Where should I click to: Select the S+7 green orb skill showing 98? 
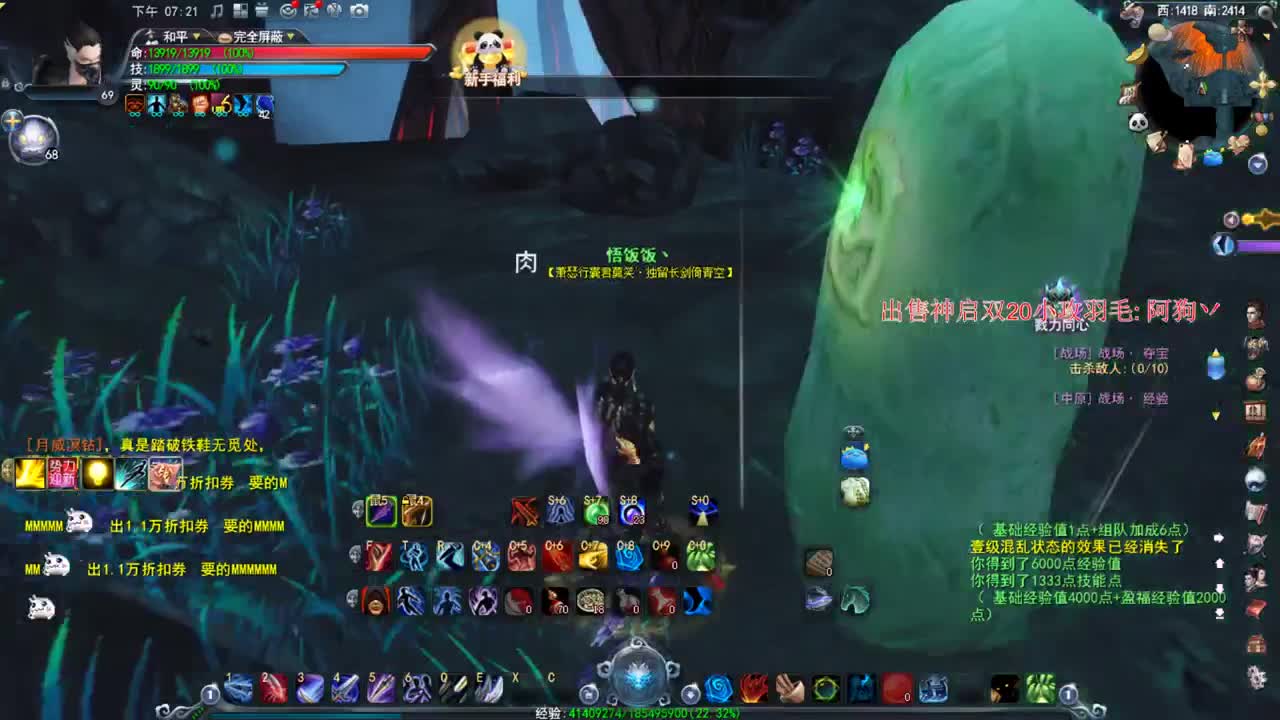click(595, 512)
